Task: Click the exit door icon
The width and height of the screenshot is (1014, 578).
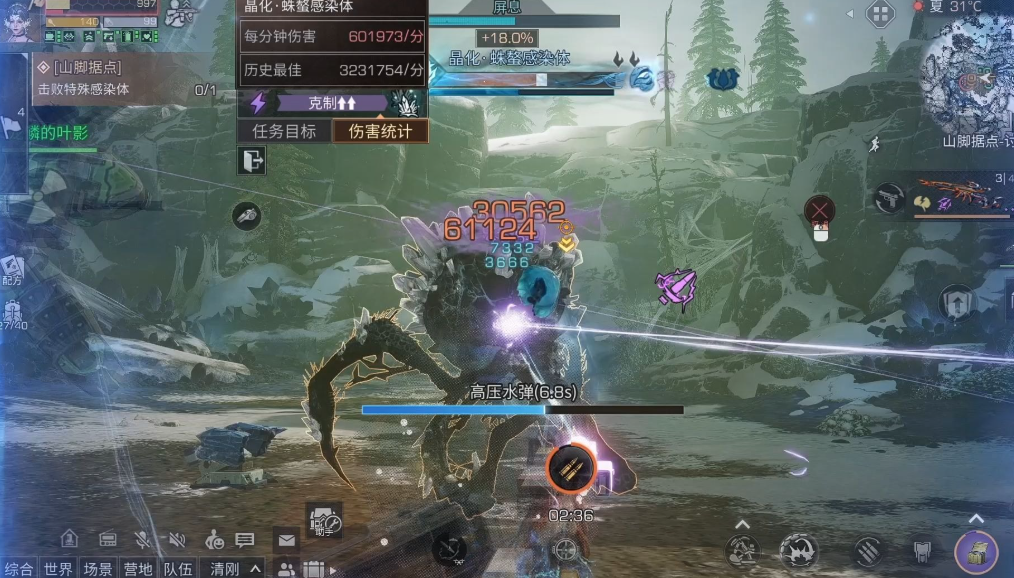Action: tap(252, 160)
